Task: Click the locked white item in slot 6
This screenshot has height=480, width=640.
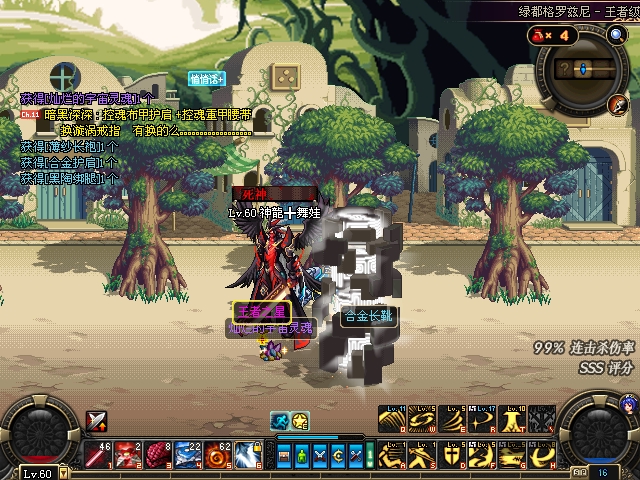Action: (x=246, y=456)
